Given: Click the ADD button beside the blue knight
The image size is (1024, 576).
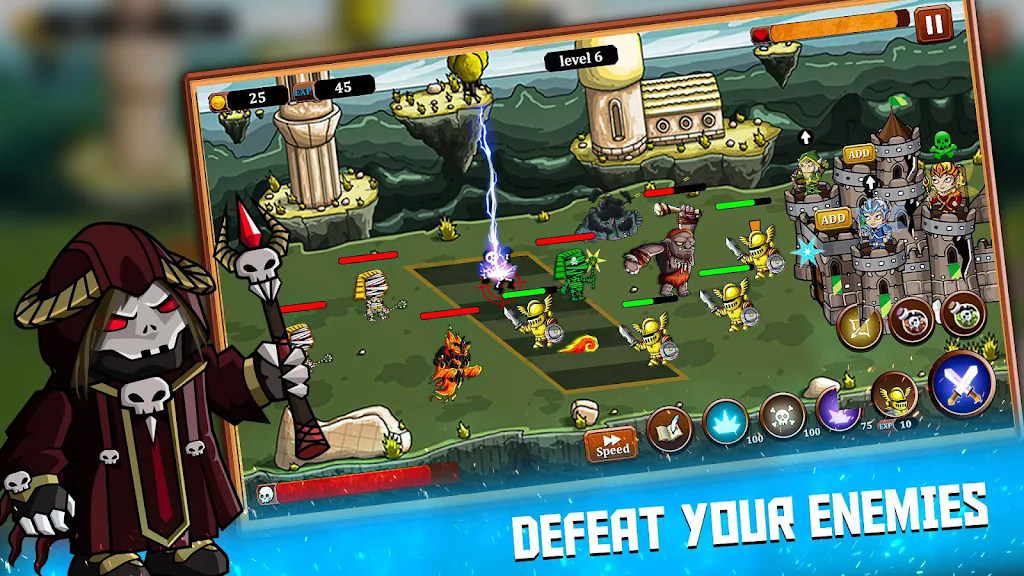Looking at the screenshot, I should click(x=831, y=219).
